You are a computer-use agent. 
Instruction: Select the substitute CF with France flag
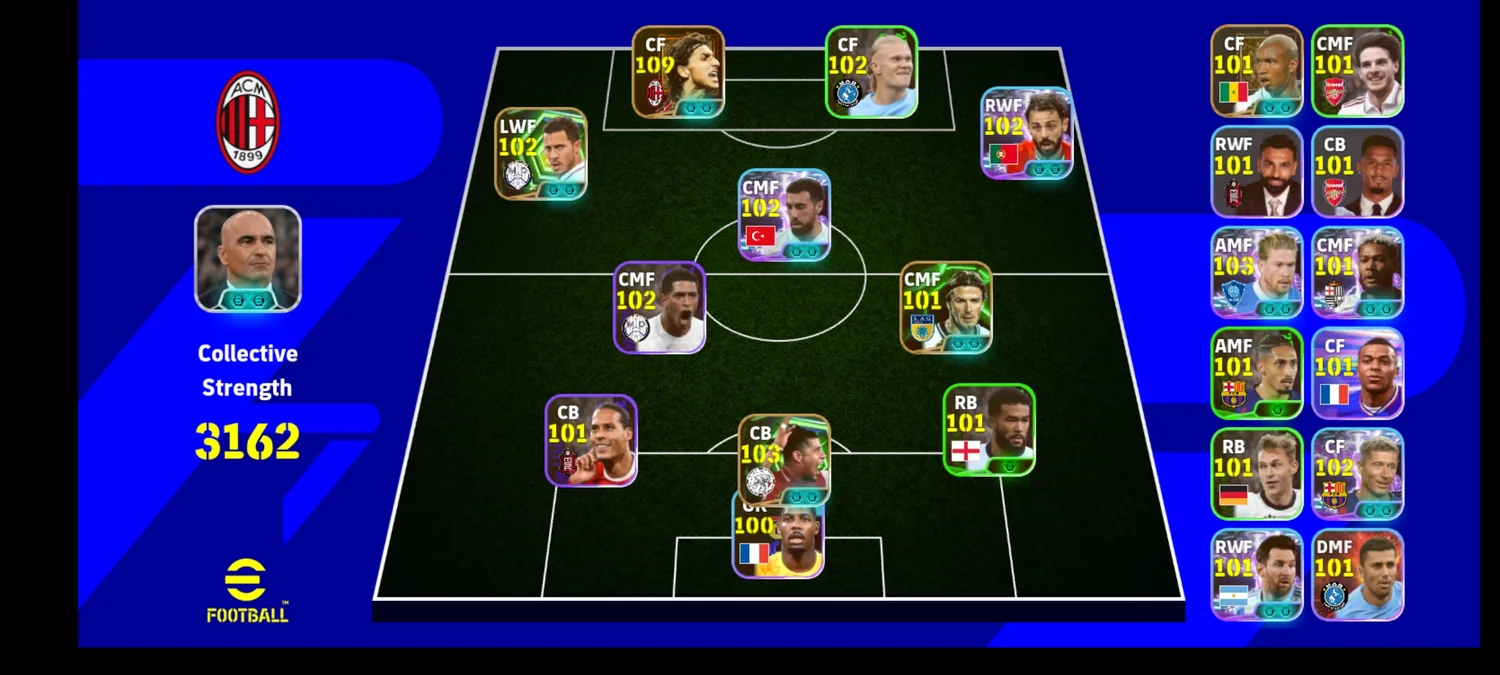point(1357,373)
